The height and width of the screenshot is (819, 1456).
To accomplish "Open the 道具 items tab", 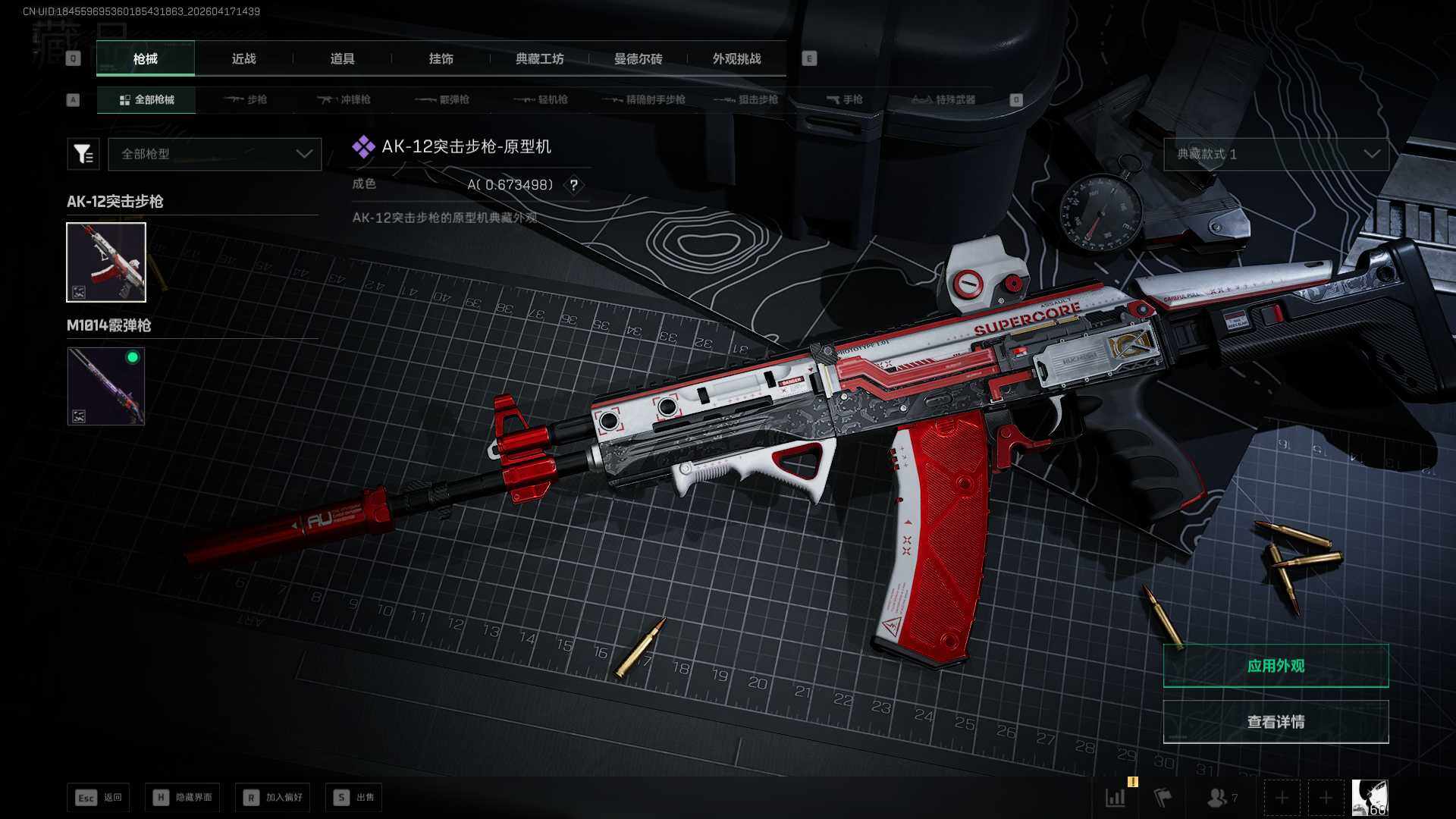I will 342,58.
